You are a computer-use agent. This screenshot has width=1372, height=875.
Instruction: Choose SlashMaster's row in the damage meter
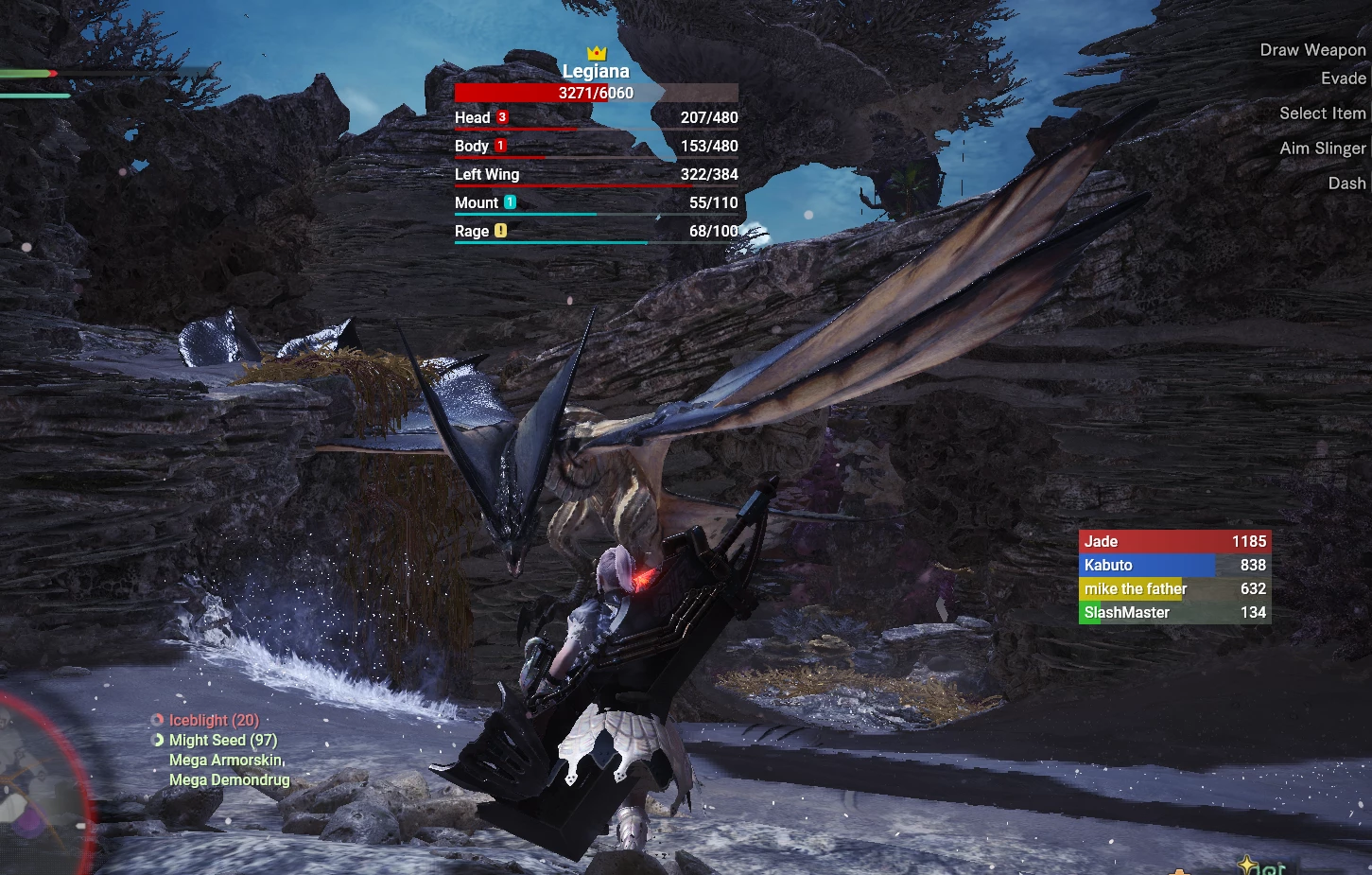coord(1174,612)
